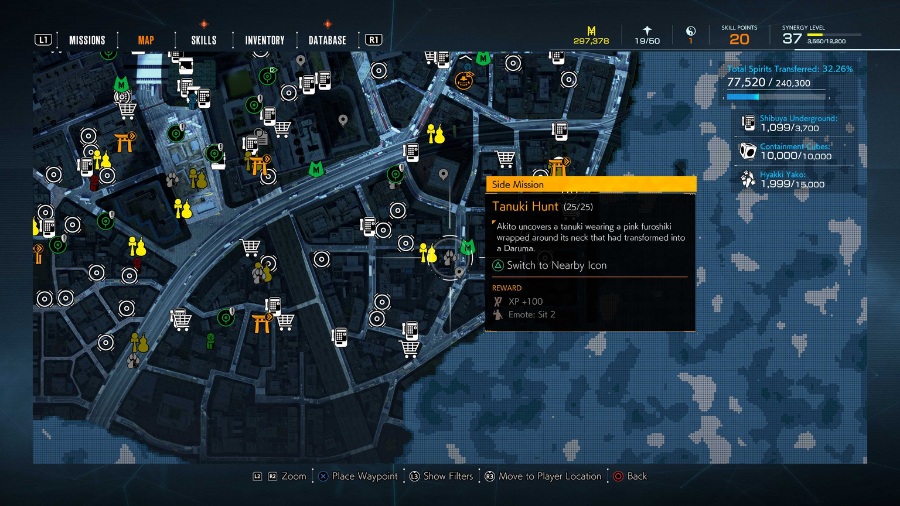Choose Move to Player Location
Screen dimensions: 900x506
545,477
